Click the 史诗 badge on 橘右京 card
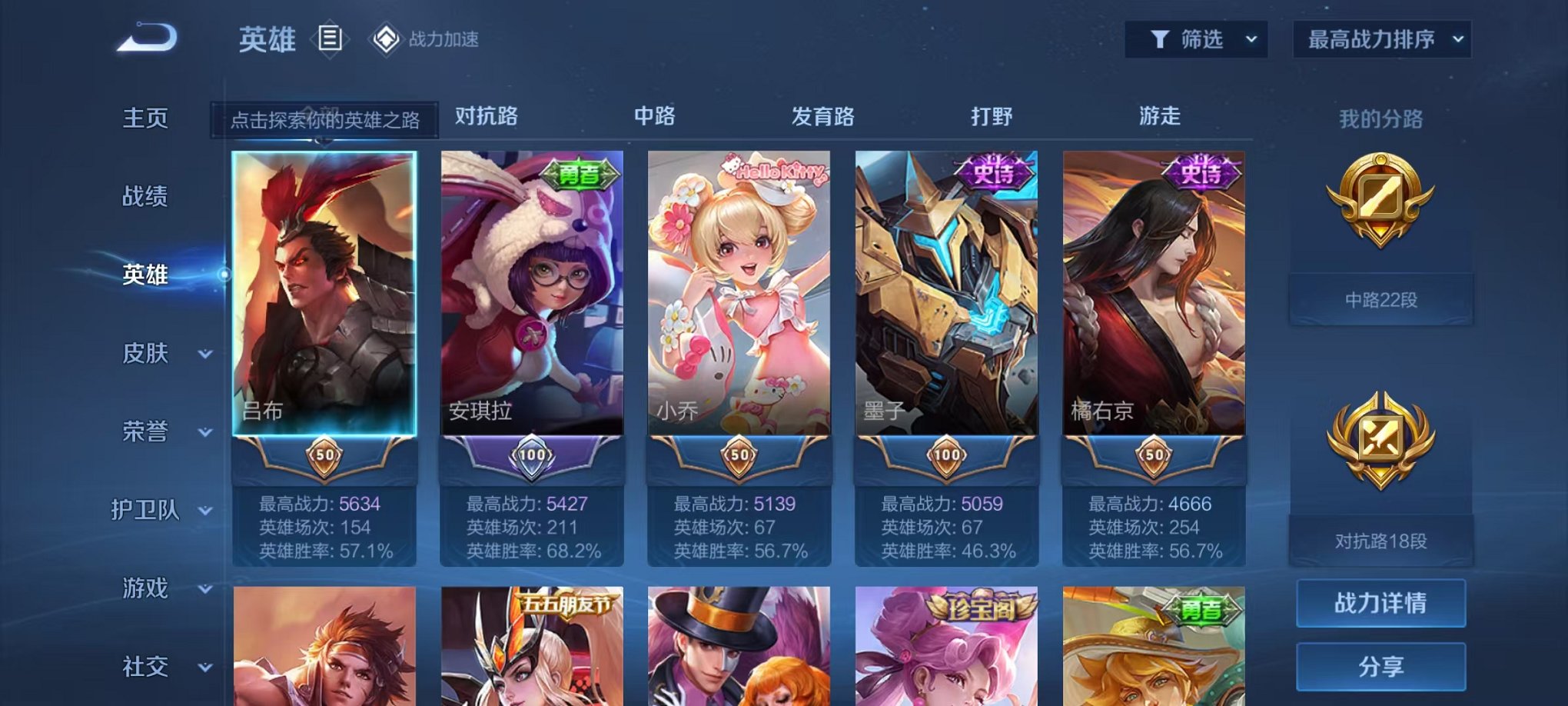 (1201, 172)
